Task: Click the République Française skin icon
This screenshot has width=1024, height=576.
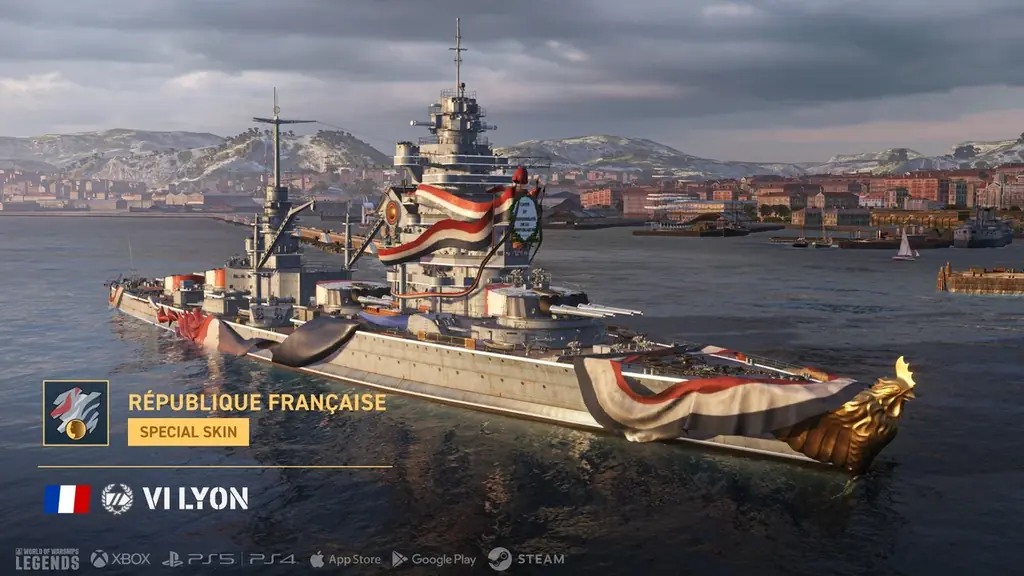Action: (76, 413)
